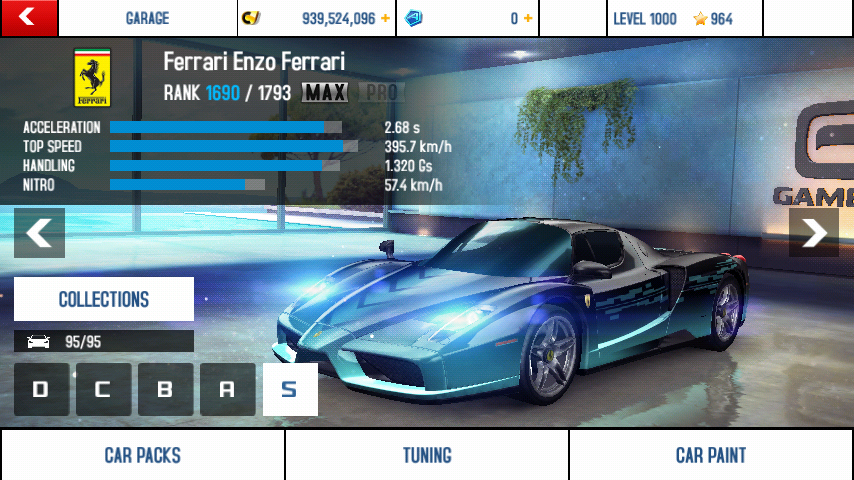Switch to class B cars
This screenshot has height=480, width=854.
(165, 390)
